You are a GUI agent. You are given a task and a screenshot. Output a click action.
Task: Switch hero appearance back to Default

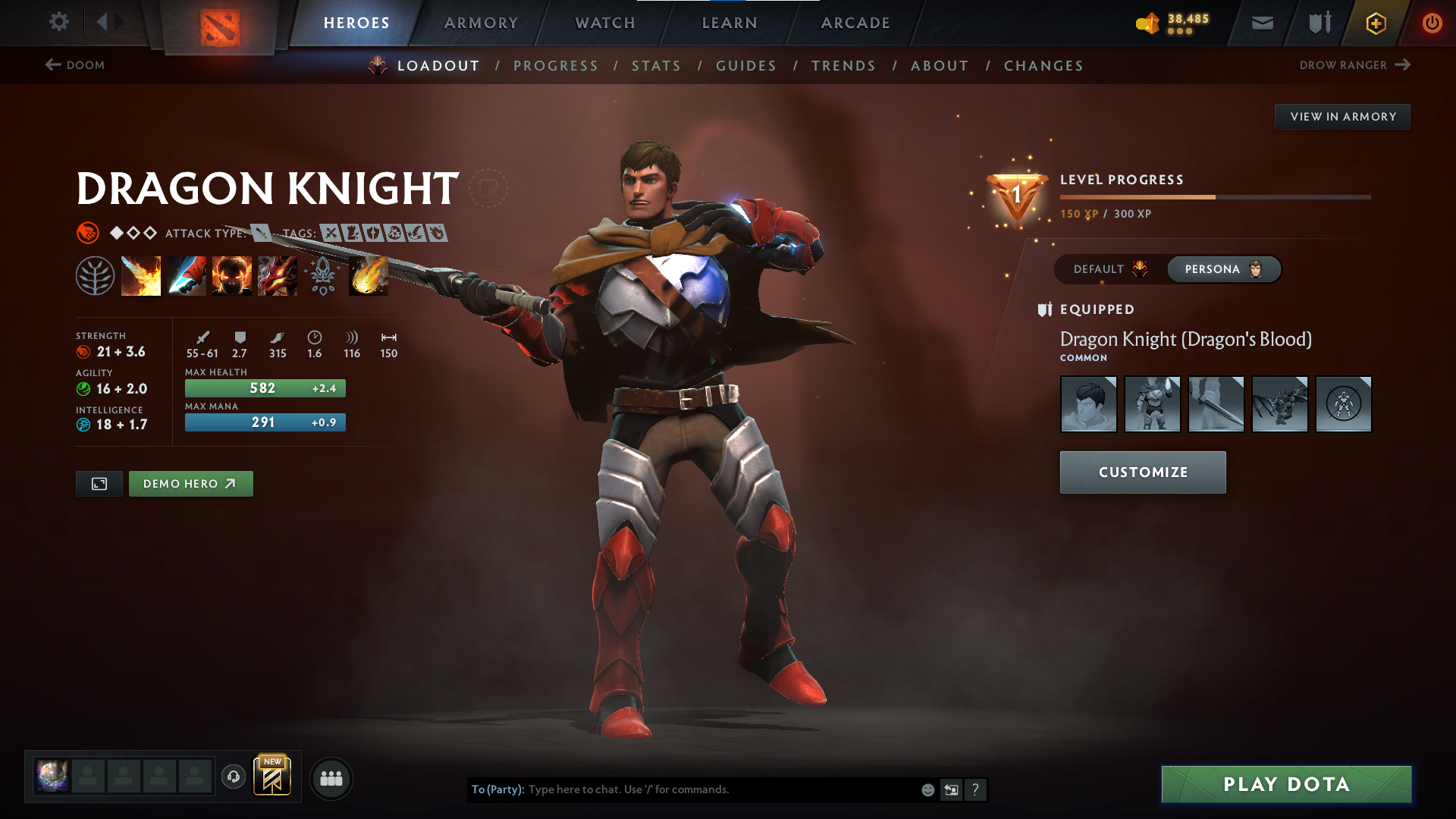tap(1111, 269)
